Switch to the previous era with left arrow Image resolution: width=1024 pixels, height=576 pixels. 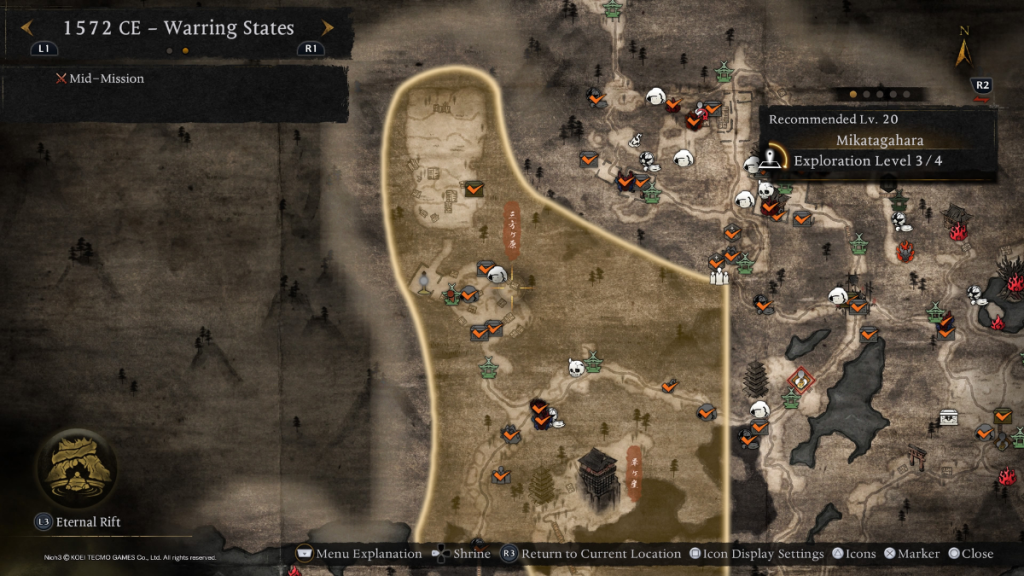tap(27, 29)
